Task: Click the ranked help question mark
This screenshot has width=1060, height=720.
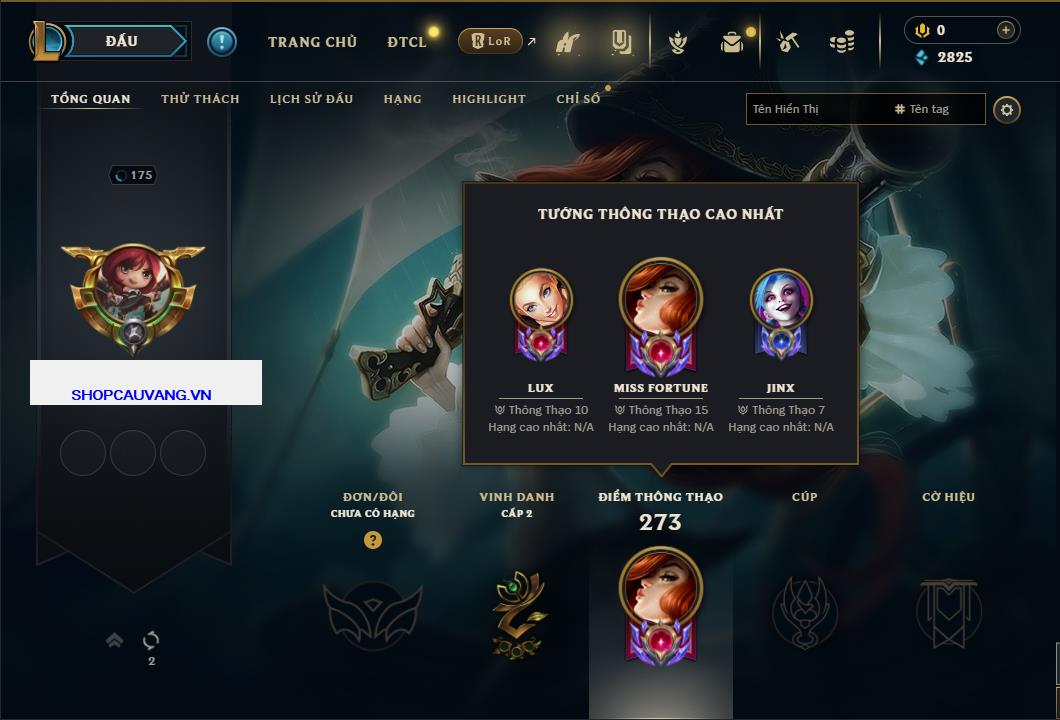Action: coord(373,540)
